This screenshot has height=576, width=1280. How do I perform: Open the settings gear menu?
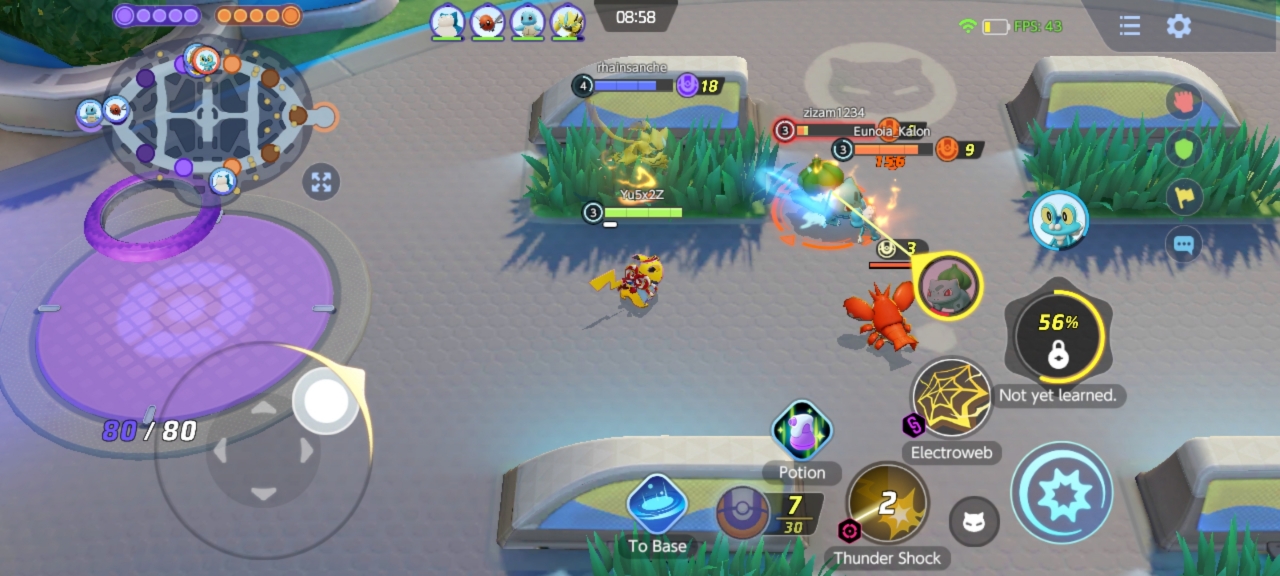[x=1179, y=27]
